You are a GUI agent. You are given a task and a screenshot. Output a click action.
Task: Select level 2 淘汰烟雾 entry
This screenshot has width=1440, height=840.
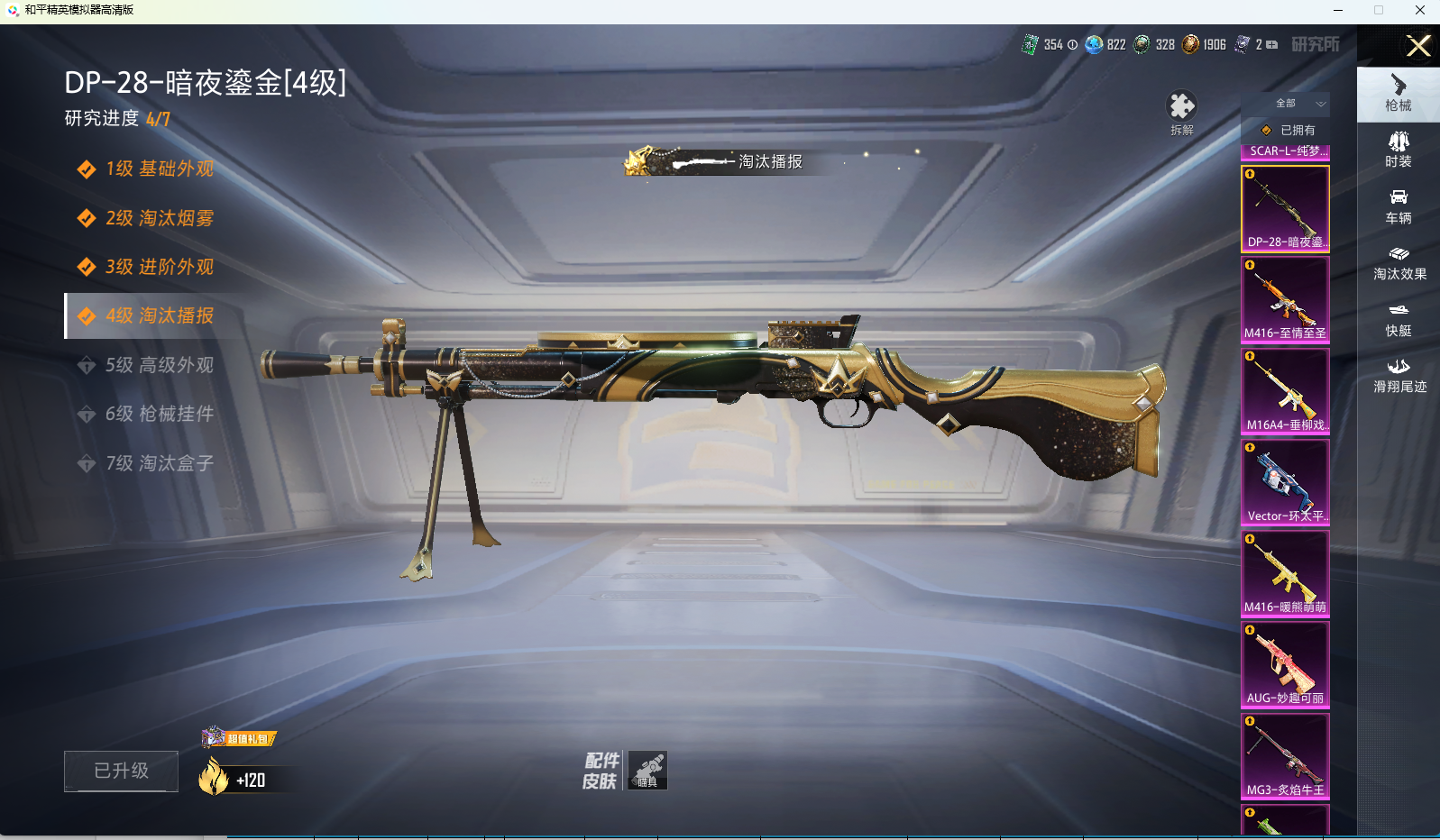point(159,218)
